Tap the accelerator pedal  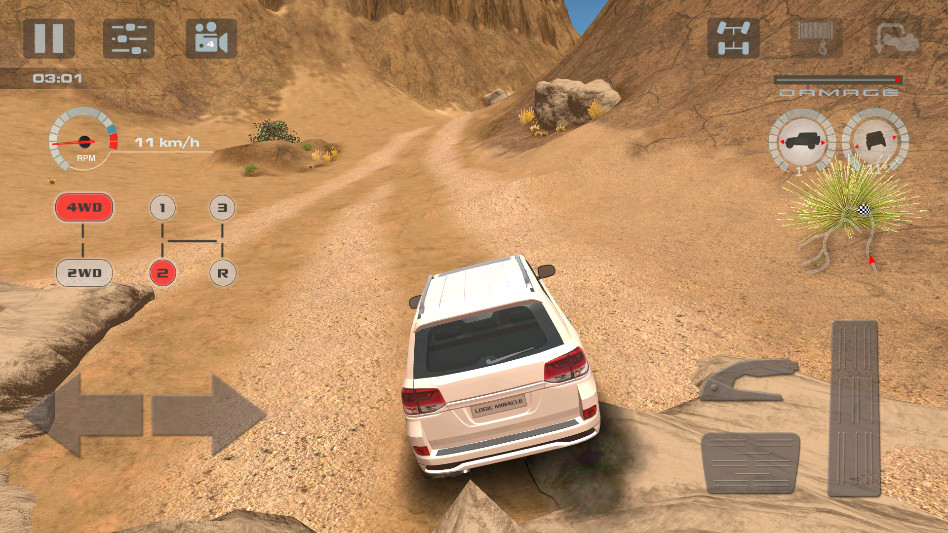click(x=853, y=408)
